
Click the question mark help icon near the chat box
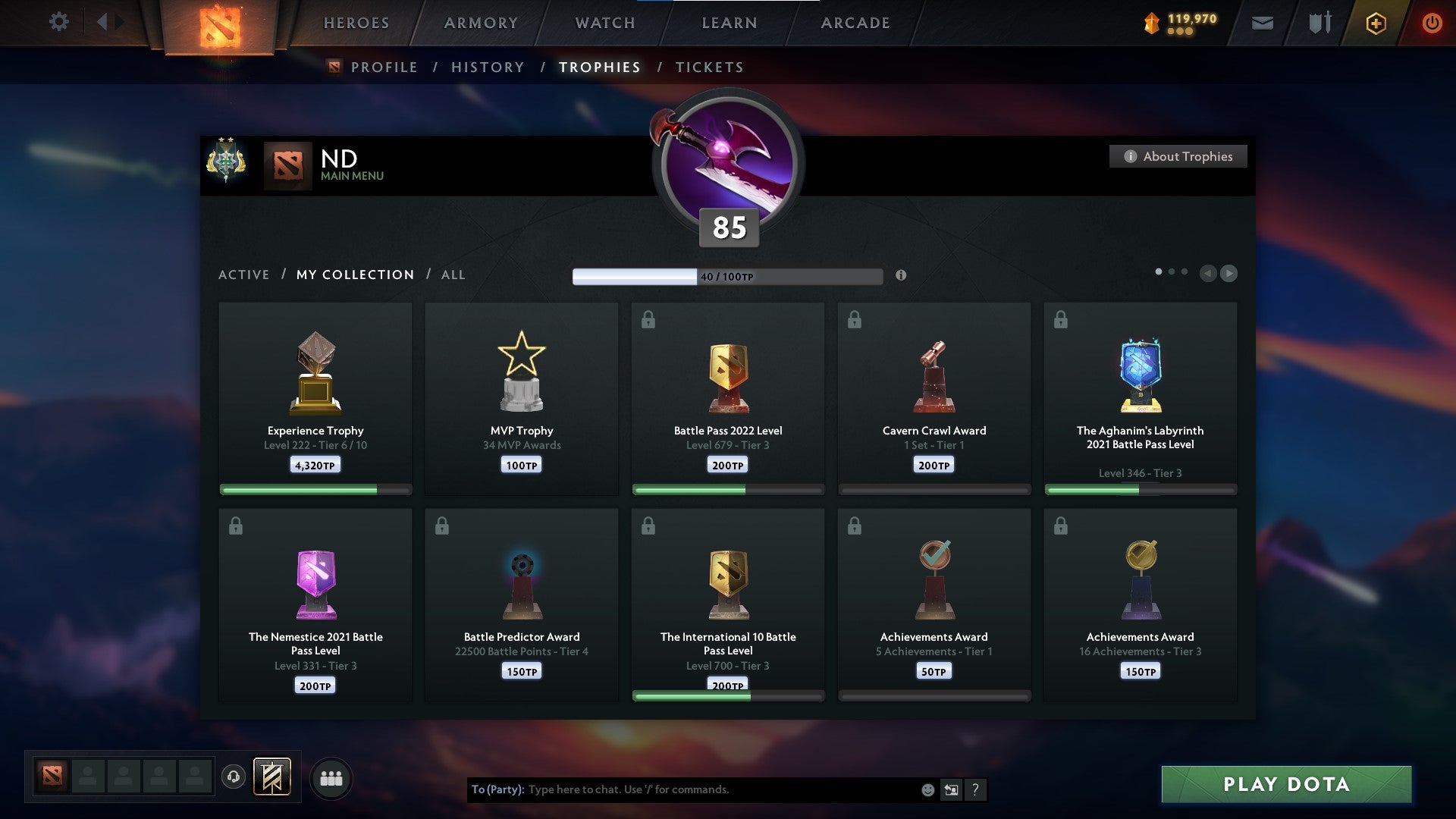click(974, 789)
